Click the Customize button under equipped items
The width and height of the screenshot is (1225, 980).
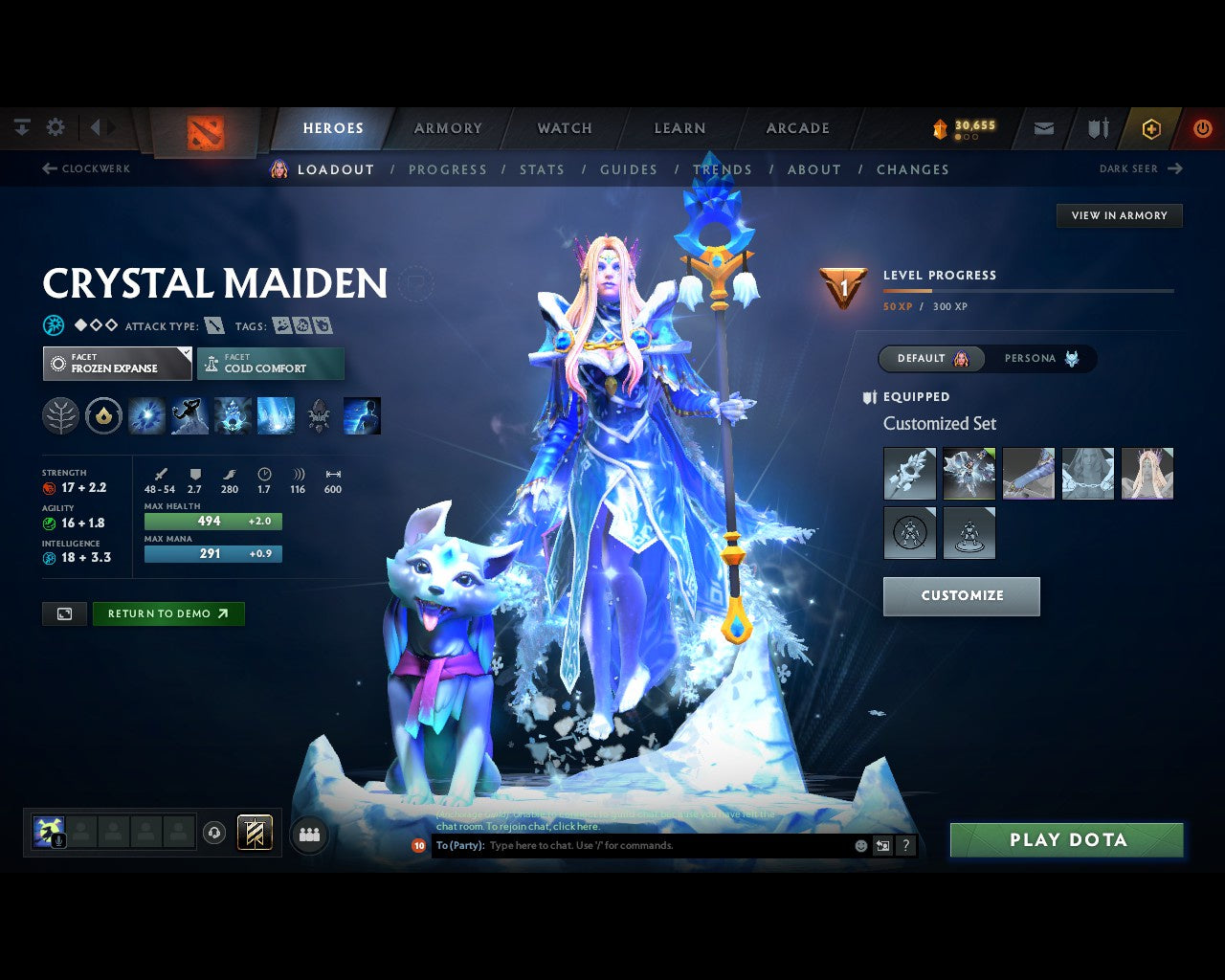pyautogui.click(x=961, y=596)
